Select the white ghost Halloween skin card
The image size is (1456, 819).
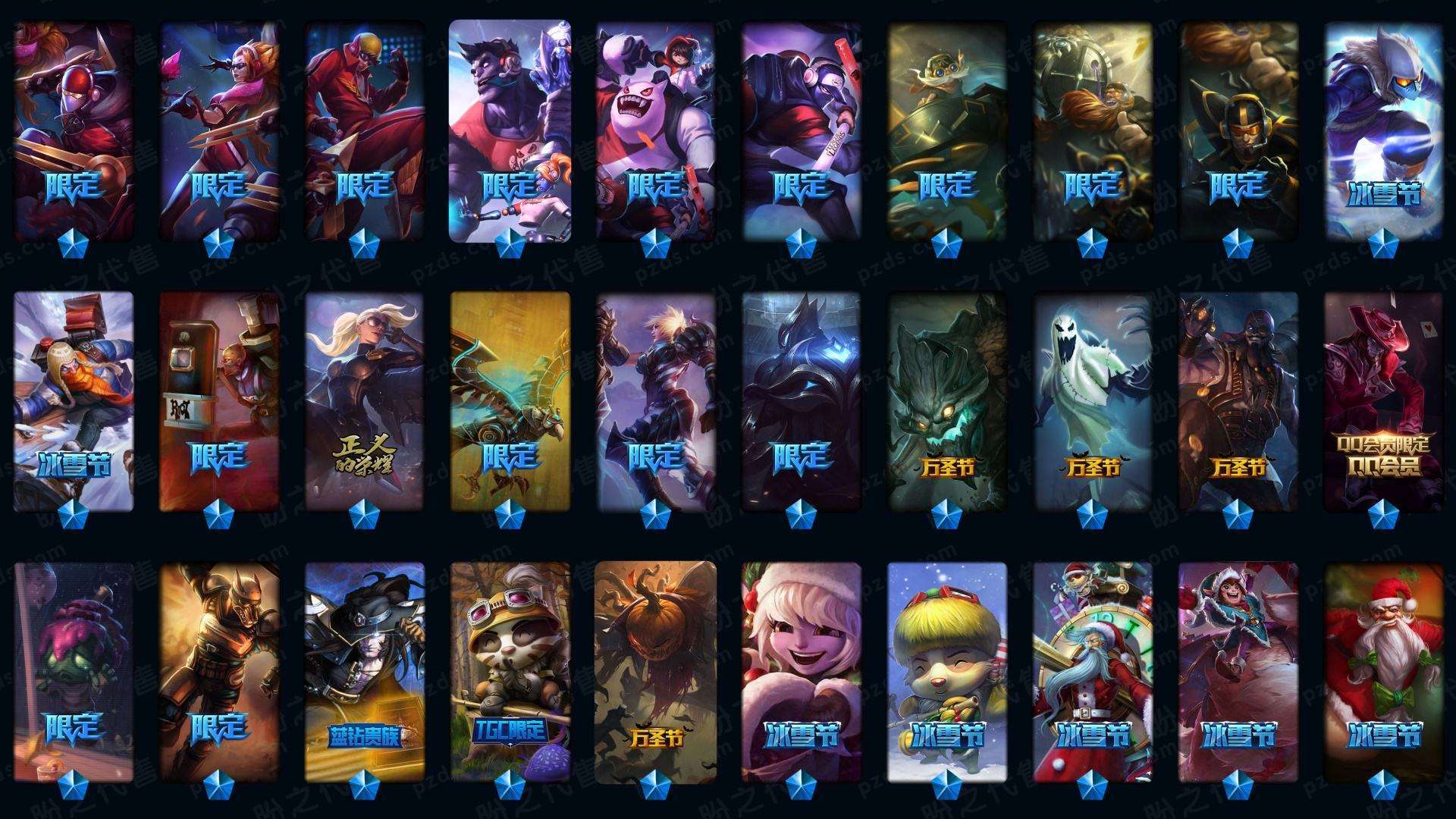[x=1092, y=400]
